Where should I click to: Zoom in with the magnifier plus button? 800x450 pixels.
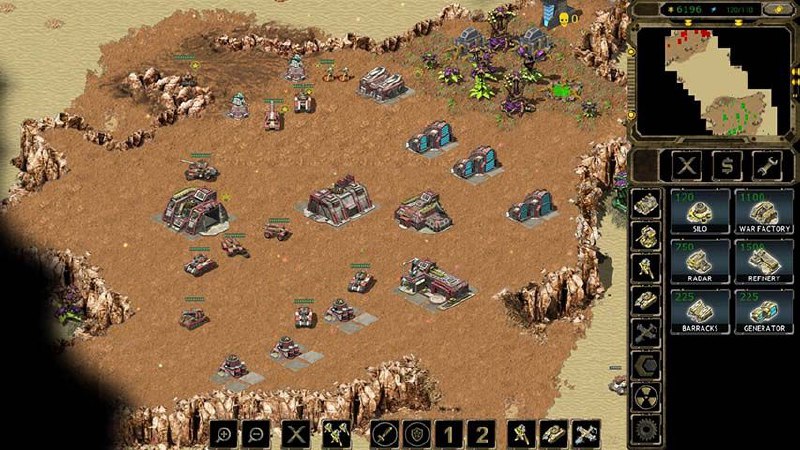pos(224,434)
